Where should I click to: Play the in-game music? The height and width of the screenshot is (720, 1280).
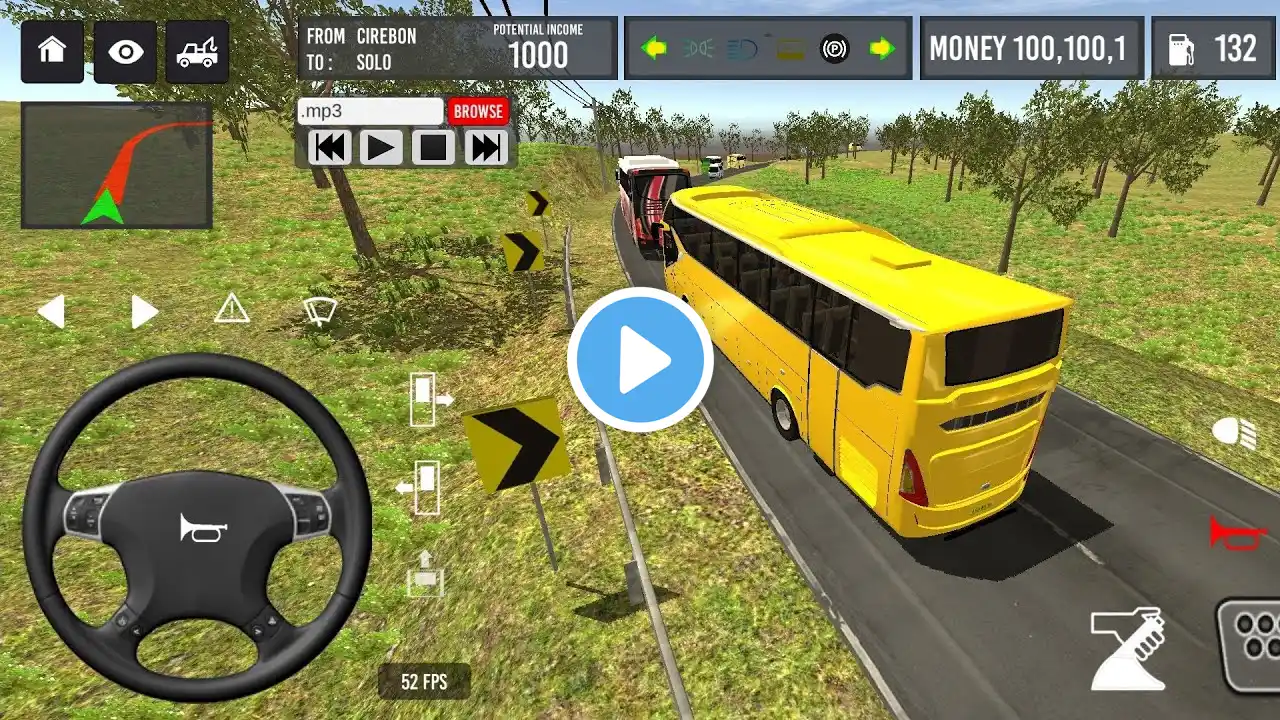point(381,148)
